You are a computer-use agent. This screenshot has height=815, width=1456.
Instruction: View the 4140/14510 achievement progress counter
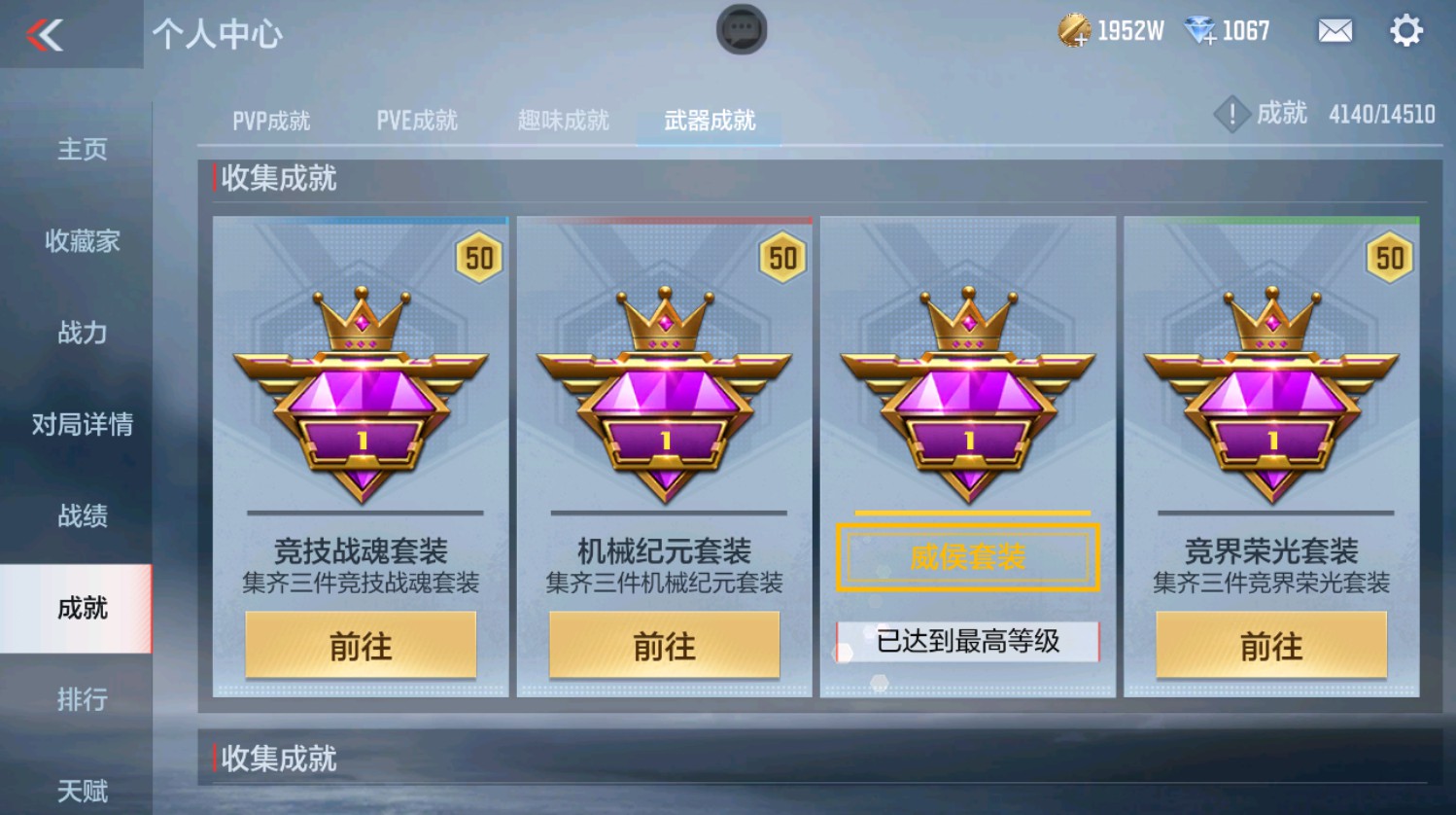point(1382,114)
